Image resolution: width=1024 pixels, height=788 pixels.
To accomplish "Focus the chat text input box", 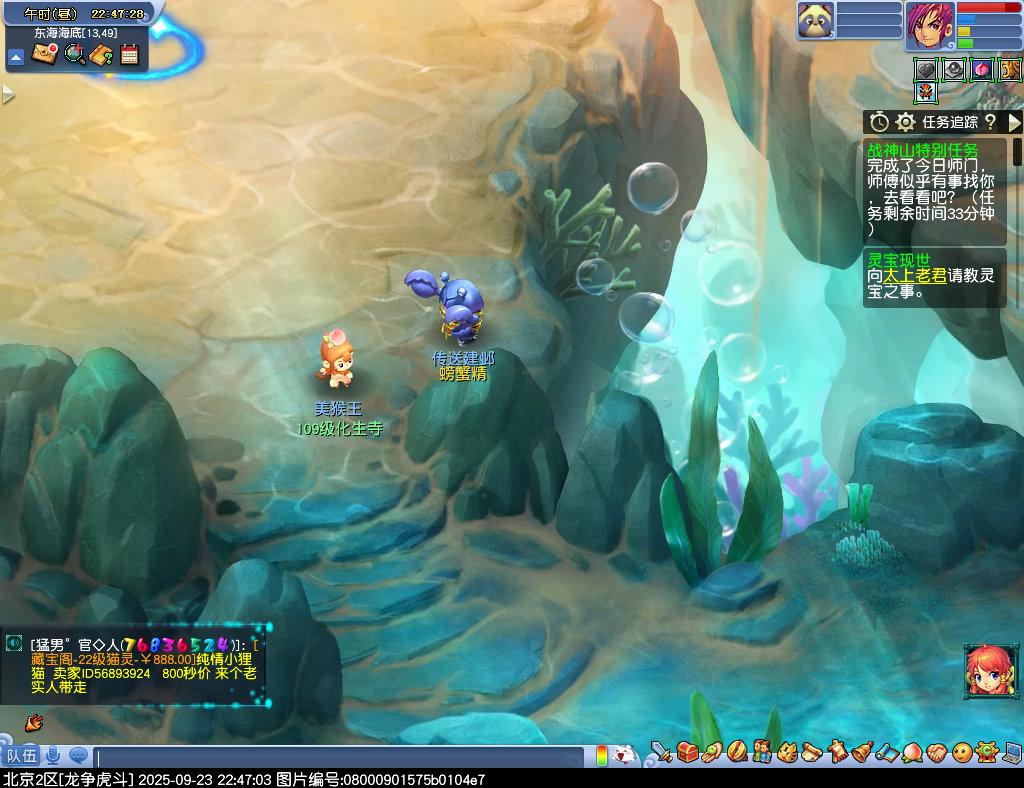I will point(340,757).
